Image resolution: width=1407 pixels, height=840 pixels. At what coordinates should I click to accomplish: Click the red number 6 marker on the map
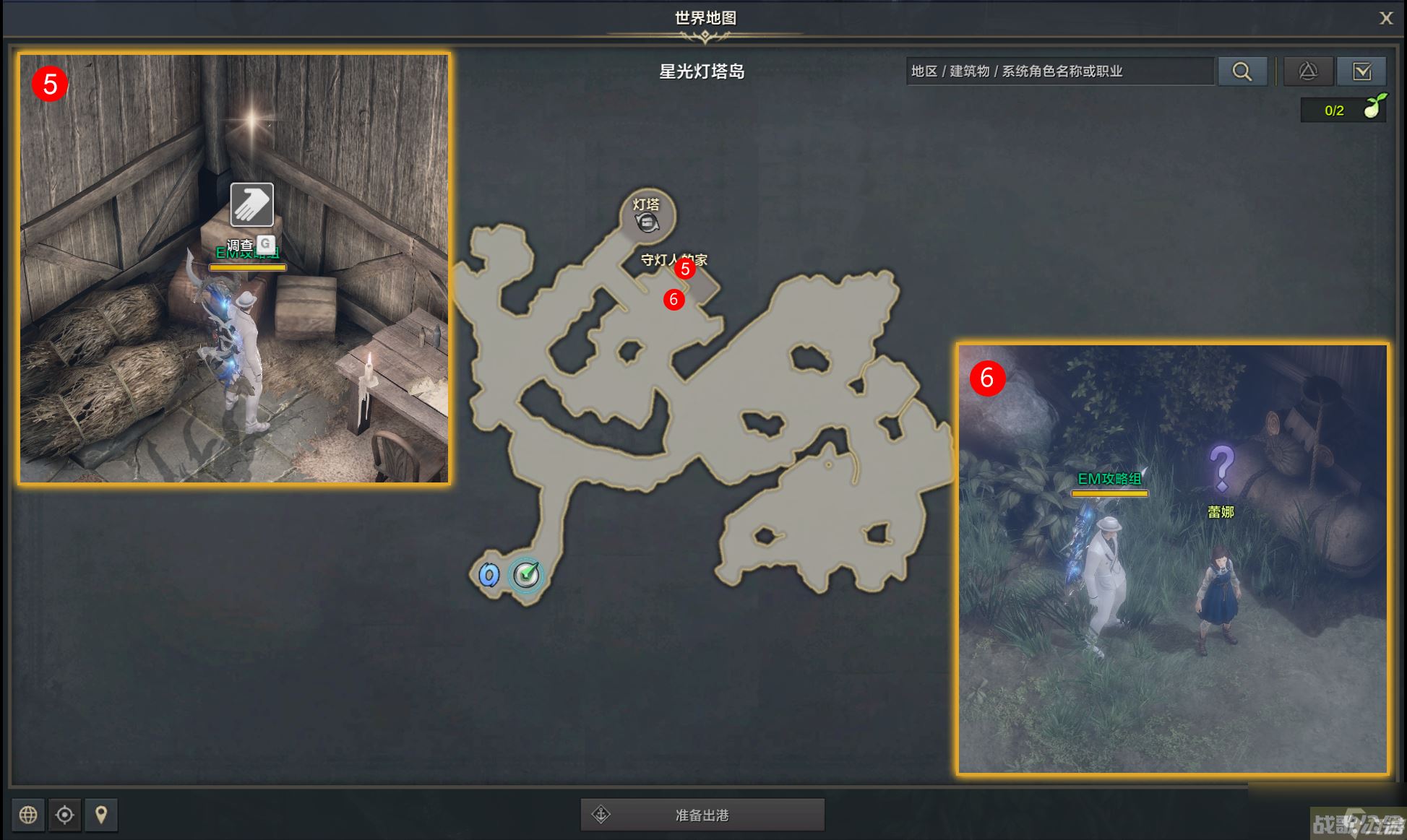pyautogui.click(x=674, y=299)
